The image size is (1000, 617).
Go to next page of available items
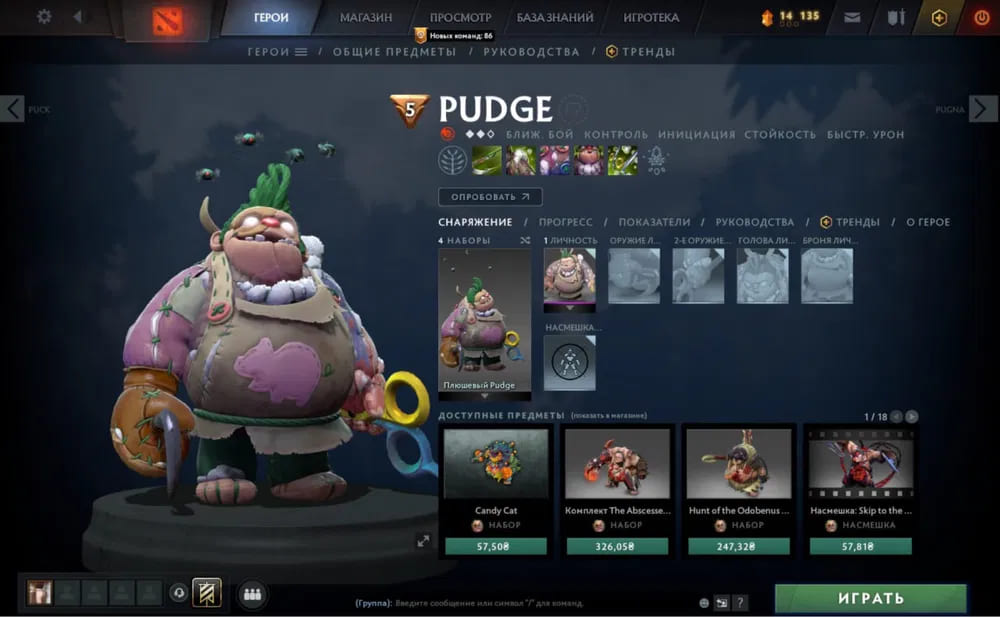tap(912, 416)
